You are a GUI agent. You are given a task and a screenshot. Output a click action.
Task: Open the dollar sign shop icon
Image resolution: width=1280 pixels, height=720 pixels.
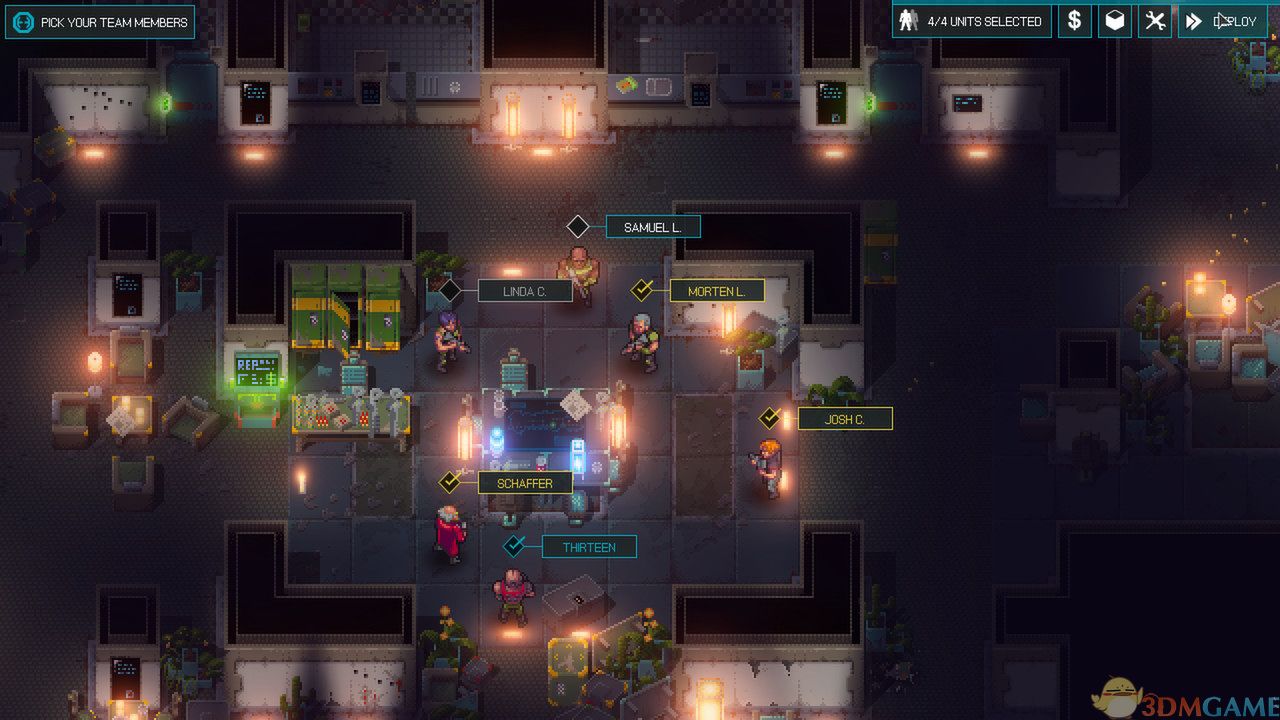(1074, 21)
